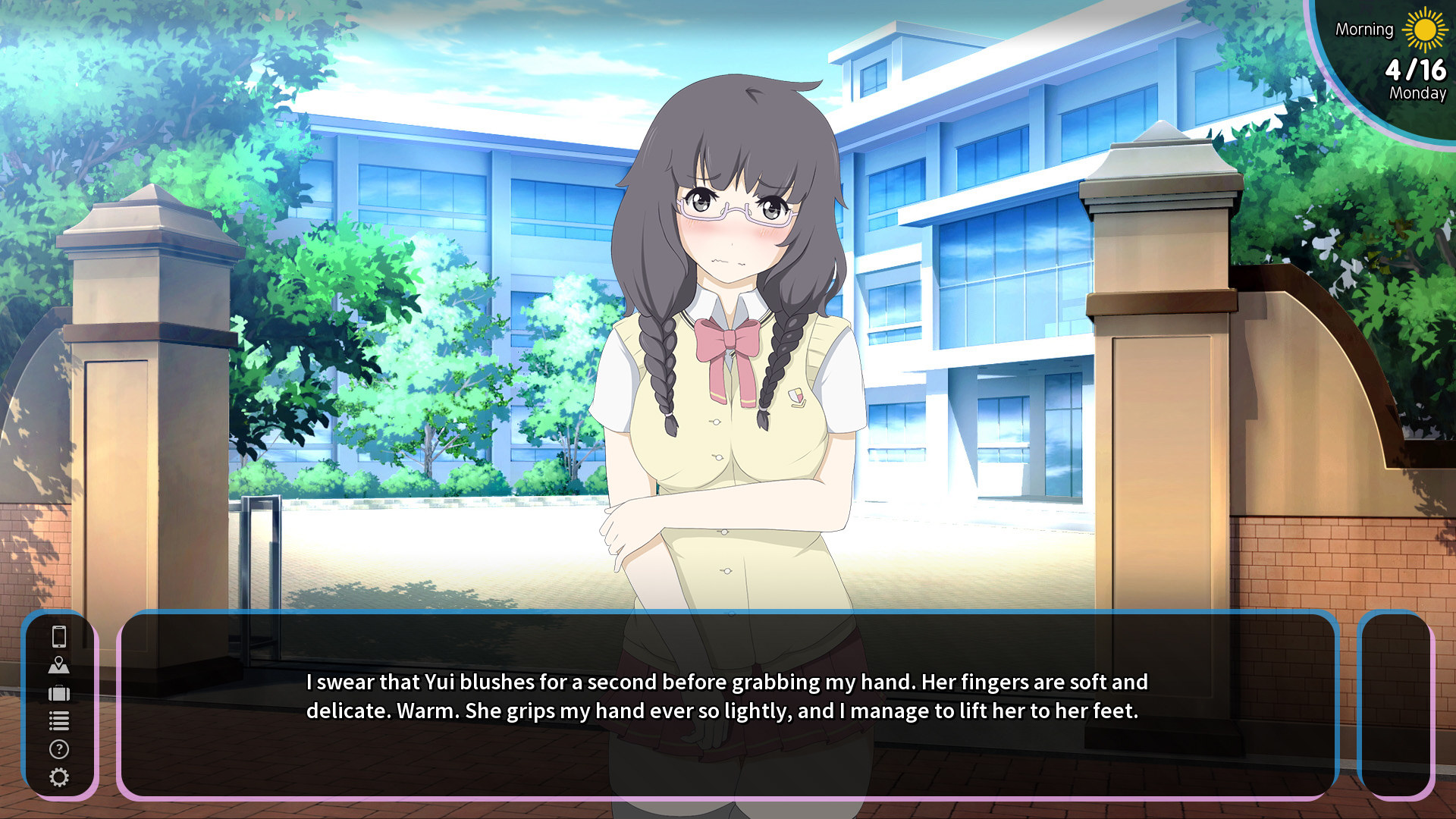Show the list log icon
1456x819 pixels.
(59, 721)
